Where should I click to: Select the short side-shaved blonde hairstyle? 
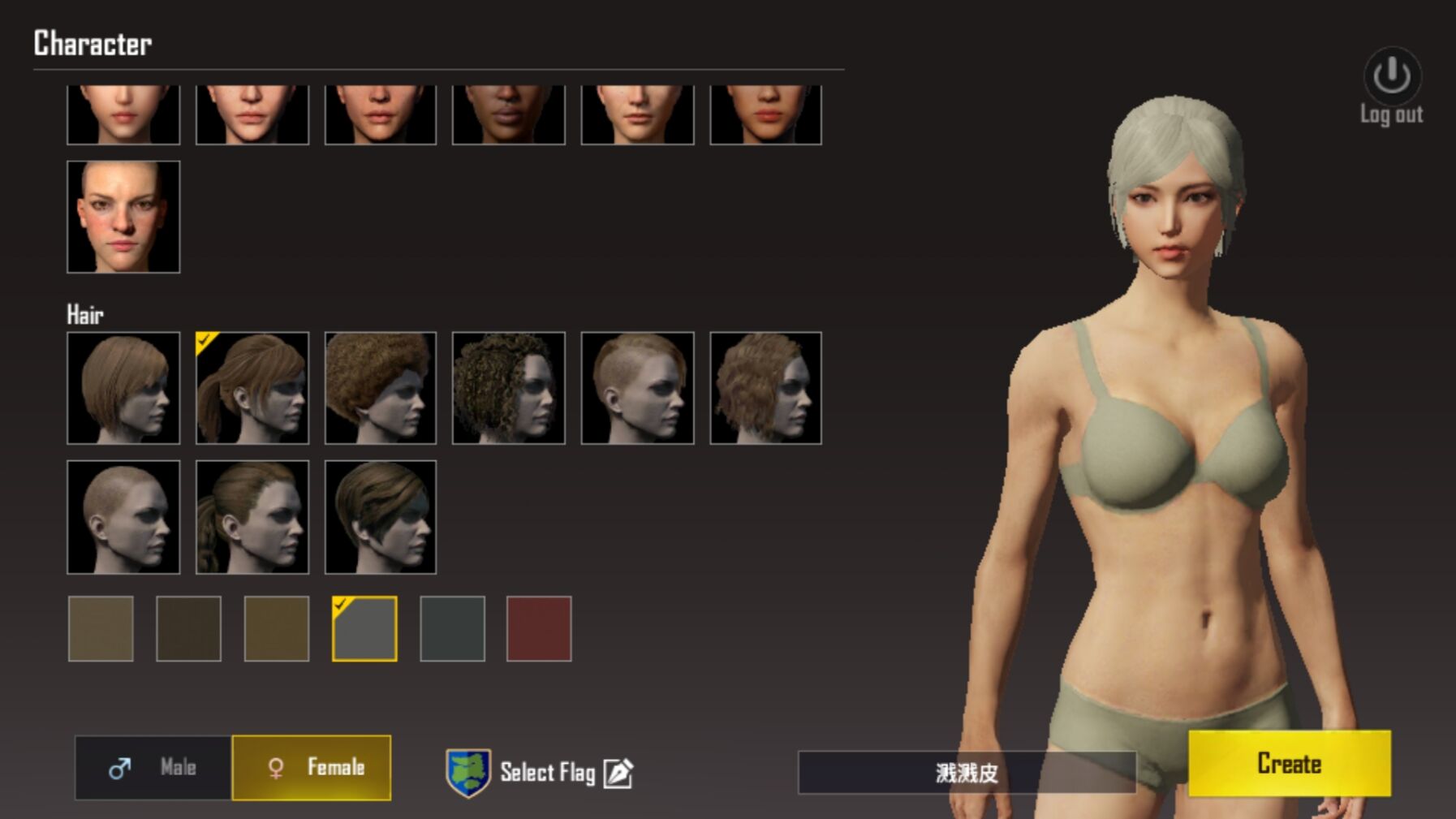tap(638, 388)
